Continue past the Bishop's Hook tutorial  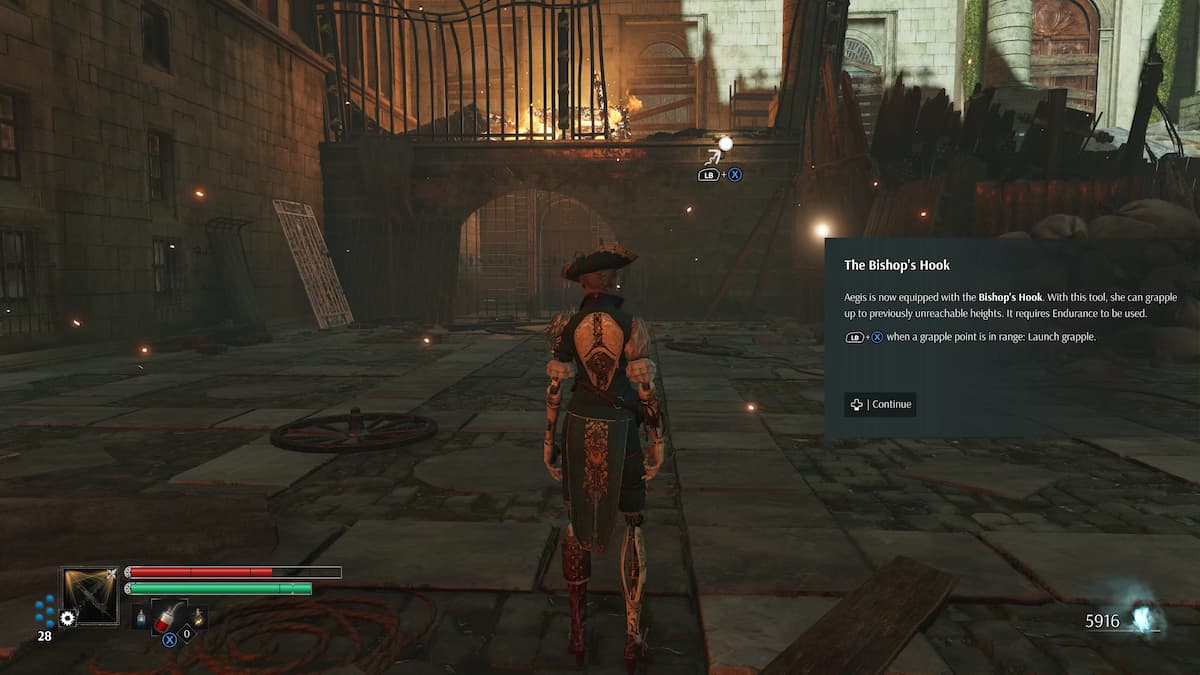point(880,404)
